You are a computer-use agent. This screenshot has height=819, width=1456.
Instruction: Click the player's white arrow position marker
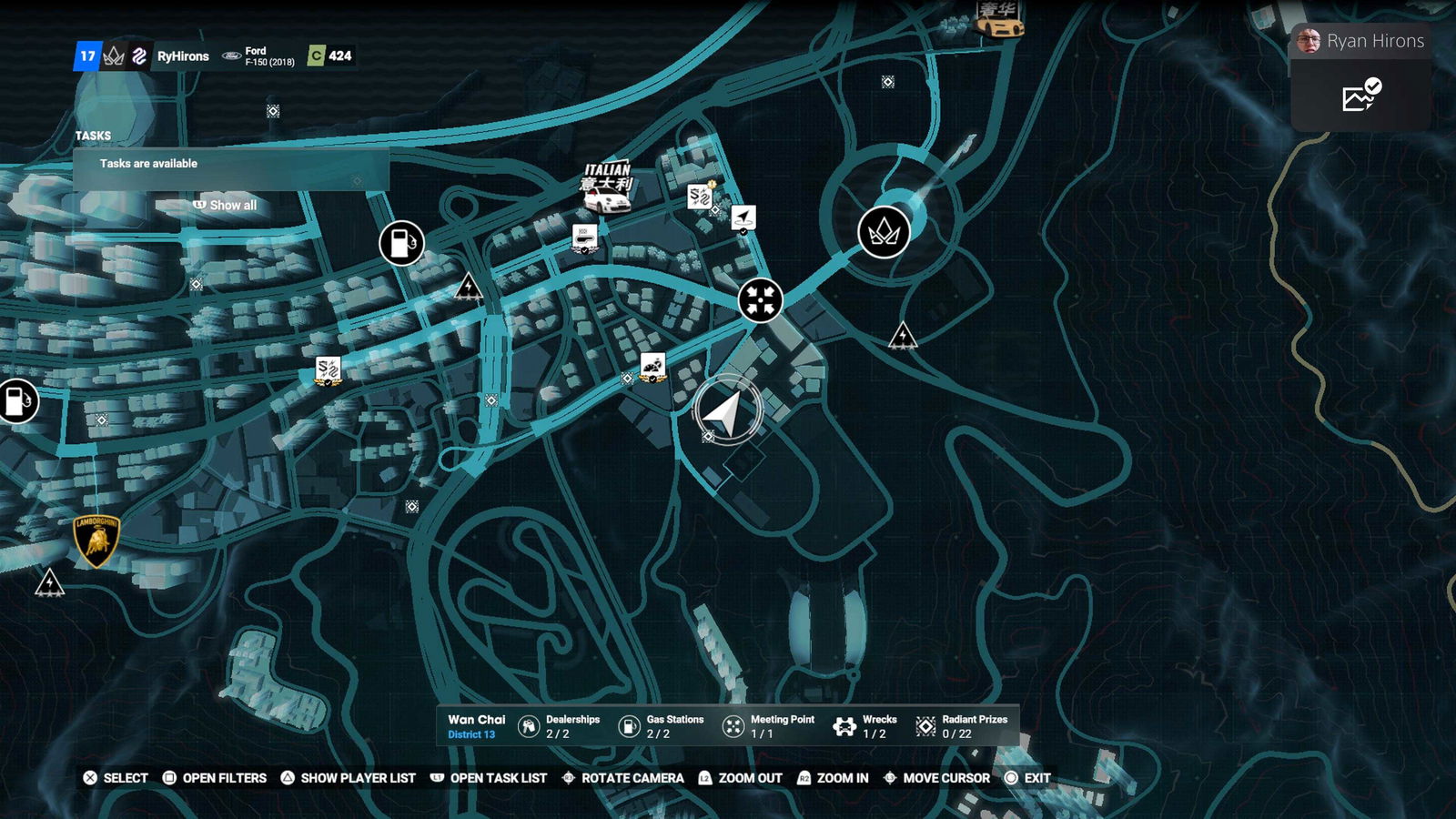pyautogui.click(x=726, y=413)
